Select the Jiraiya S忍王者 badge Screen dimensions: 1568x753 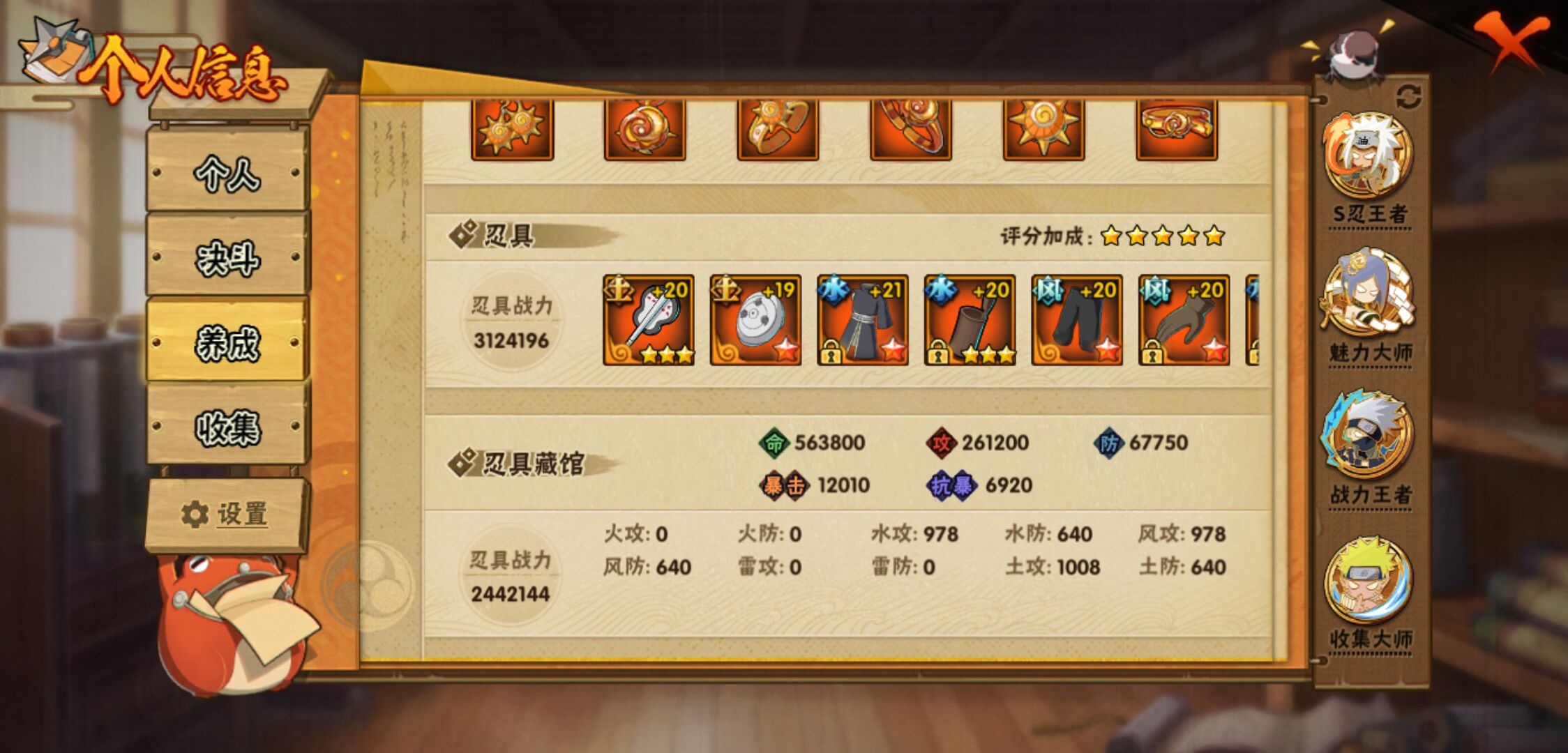point(1371,153)
